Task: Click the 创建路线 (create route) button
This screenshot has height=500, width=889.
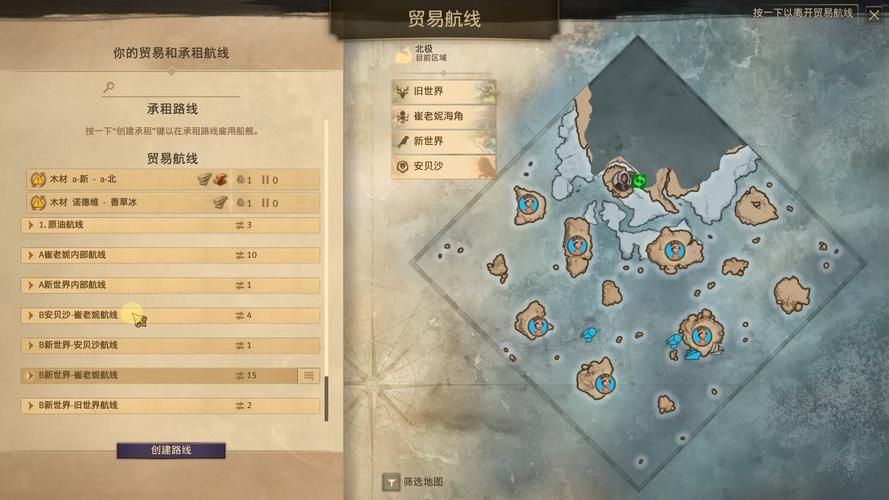Action: tap(171, 451)
